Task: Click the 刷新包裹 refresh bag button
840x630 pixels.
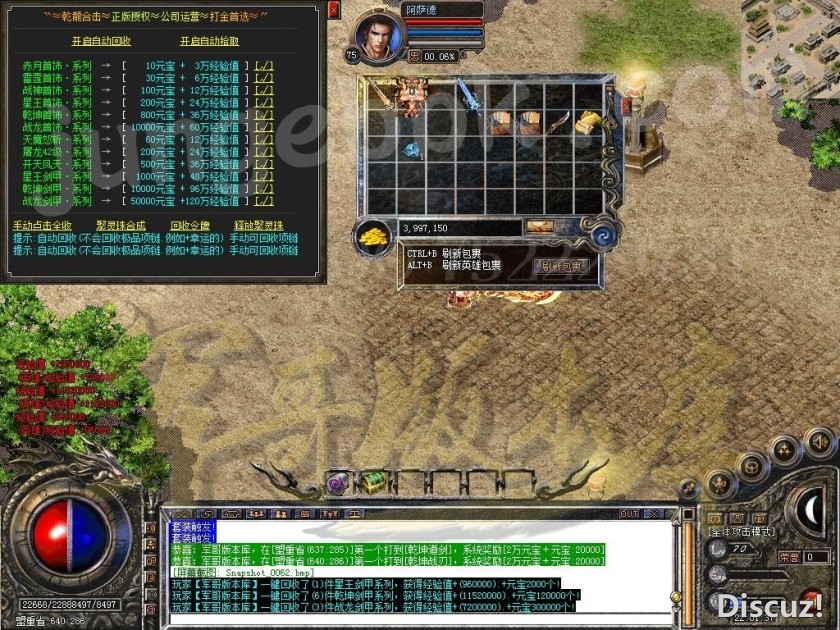Action: tap(564, 266)
